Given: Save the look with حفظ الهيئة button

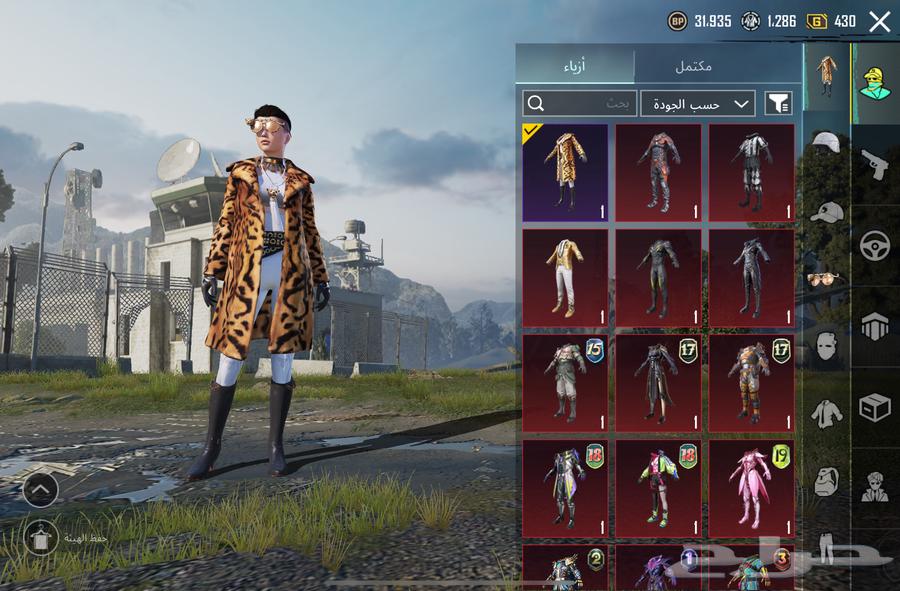Looking at the screenshot, I should point(41,538).
